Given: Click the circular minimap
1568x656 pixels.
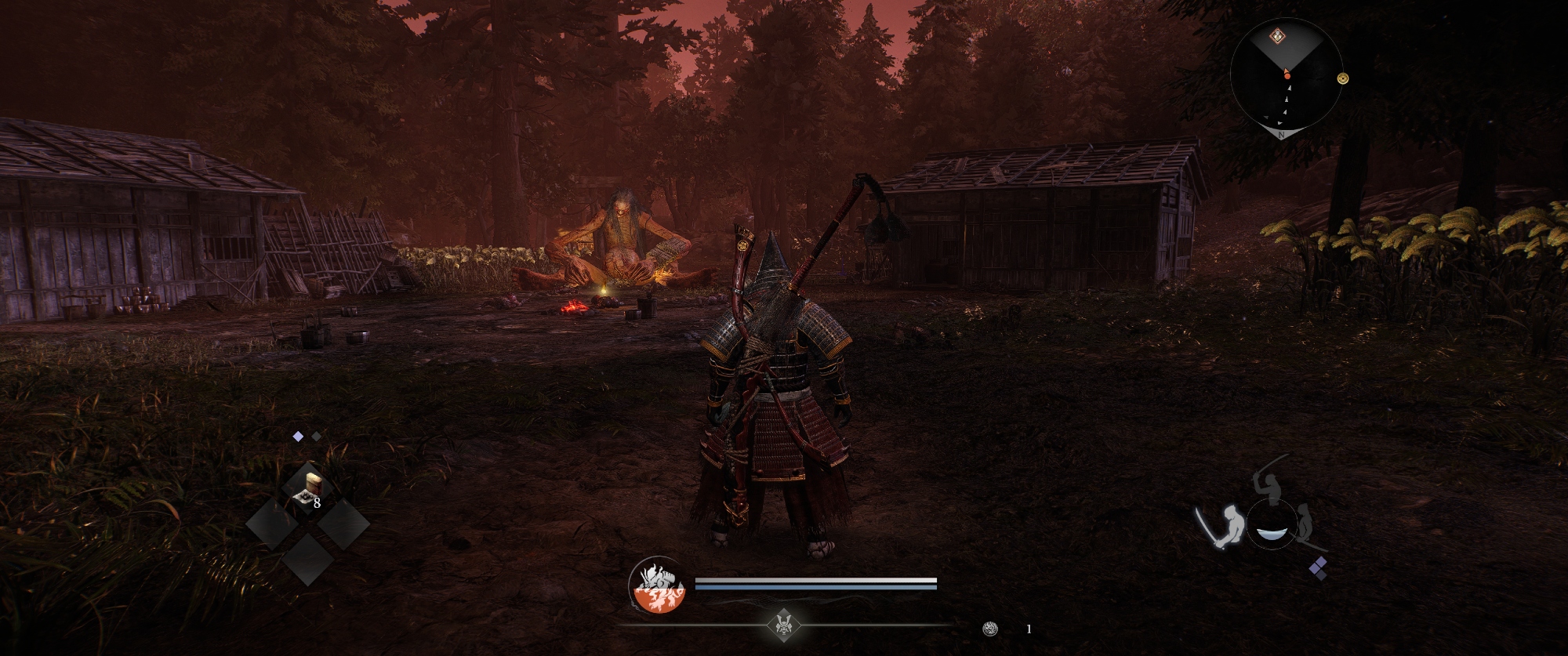Looking at the screenshot, I should [x=1287, y=74].
